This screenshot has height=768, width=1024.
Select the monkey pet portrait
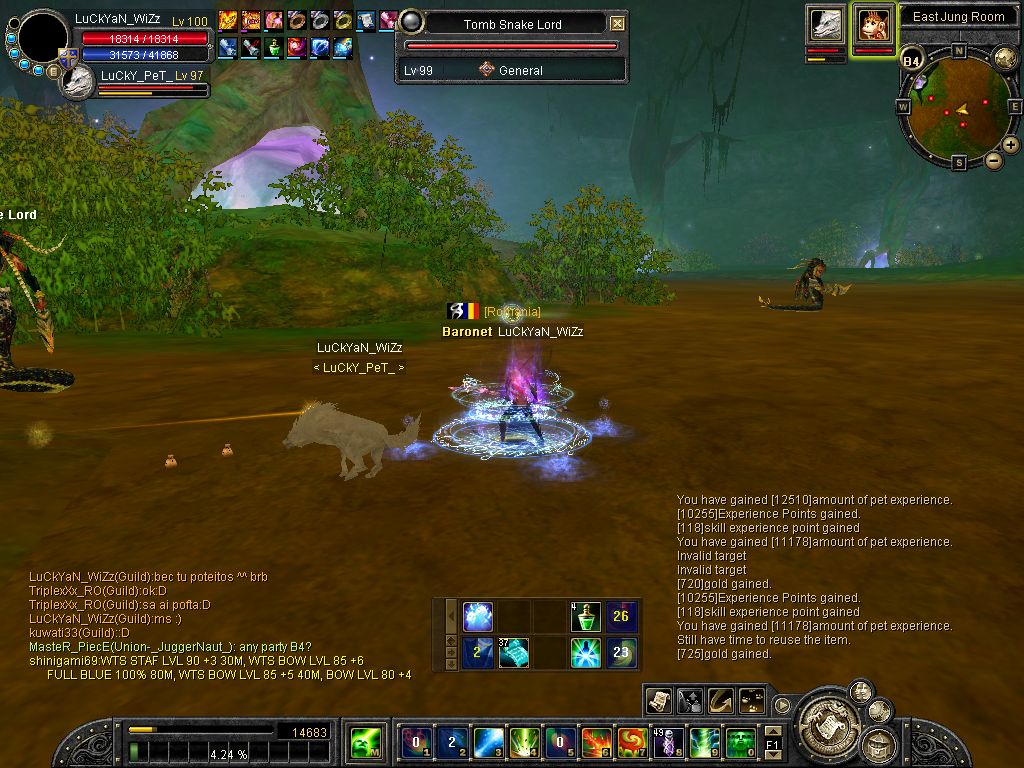click(873, 25)
